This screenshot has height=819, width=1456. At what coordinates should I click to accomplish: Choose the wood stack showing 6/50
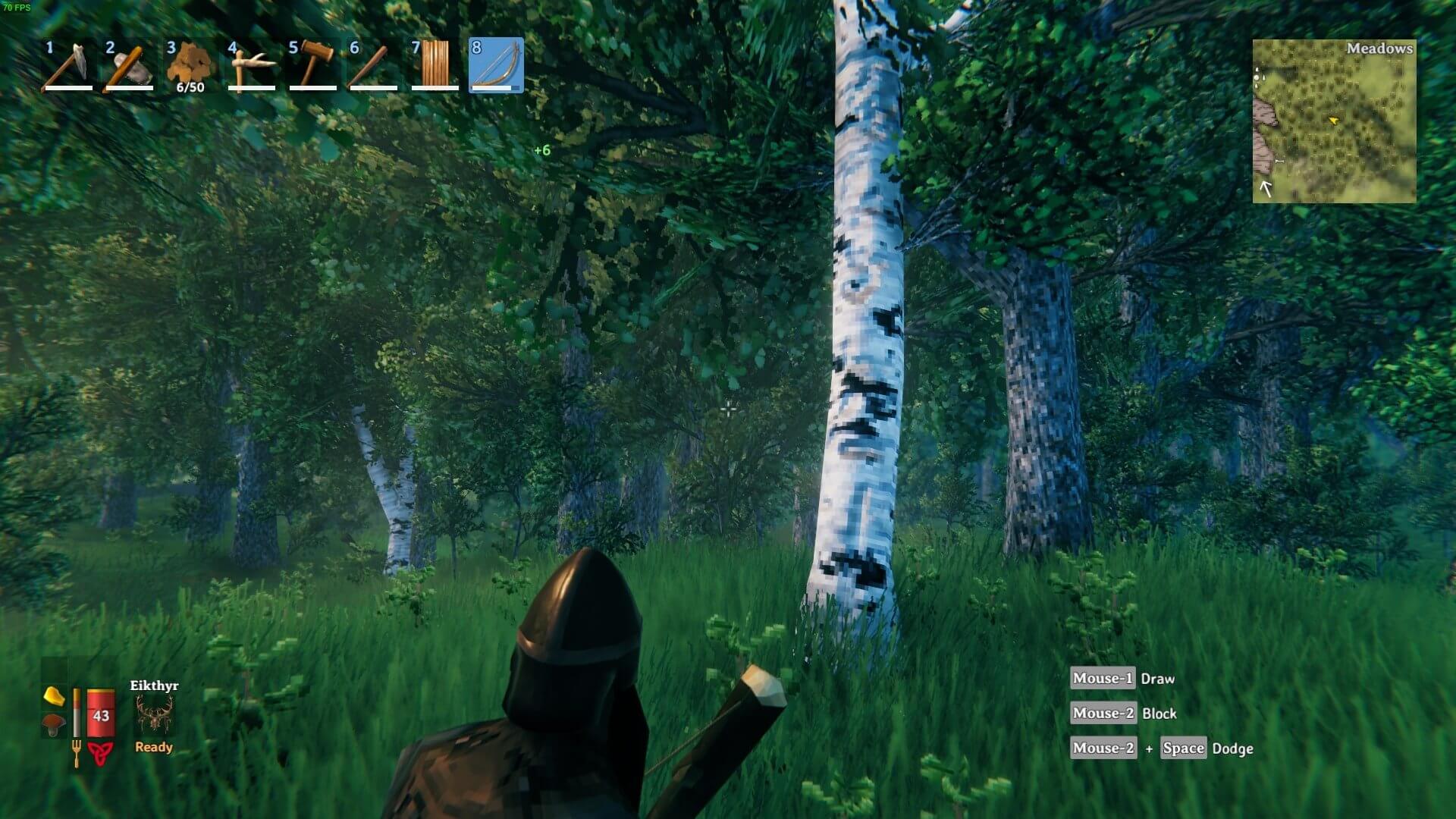click(190, 65)
